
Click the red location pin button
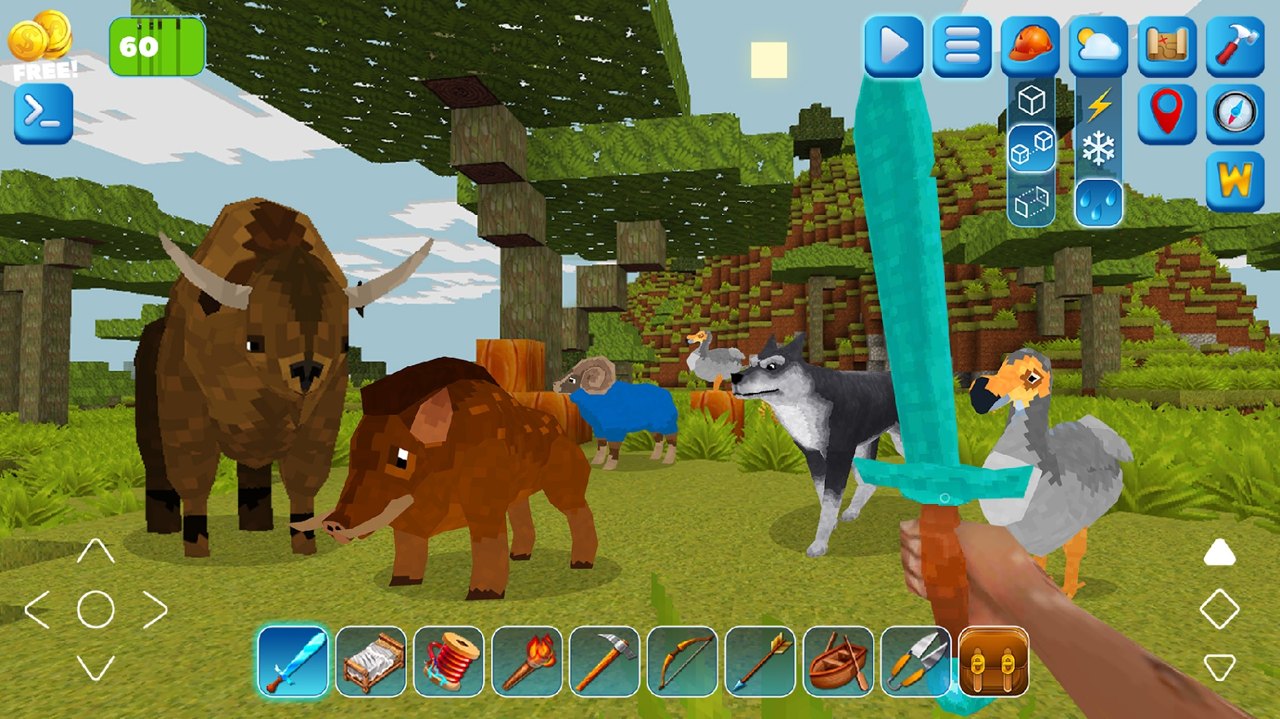coord(1167,113)
